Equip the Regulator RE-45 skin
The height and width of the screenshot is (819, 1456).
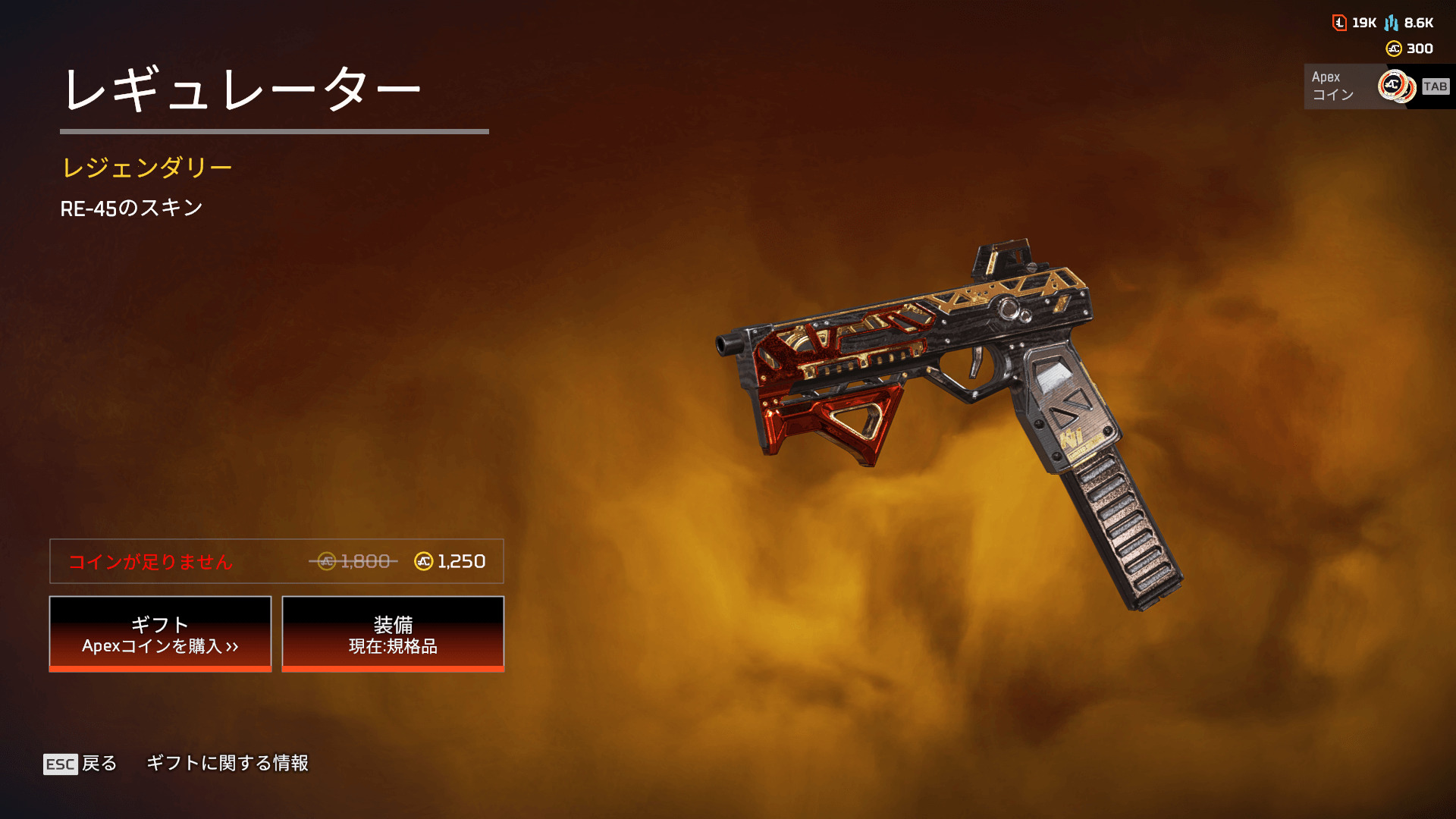coord(393,634)
